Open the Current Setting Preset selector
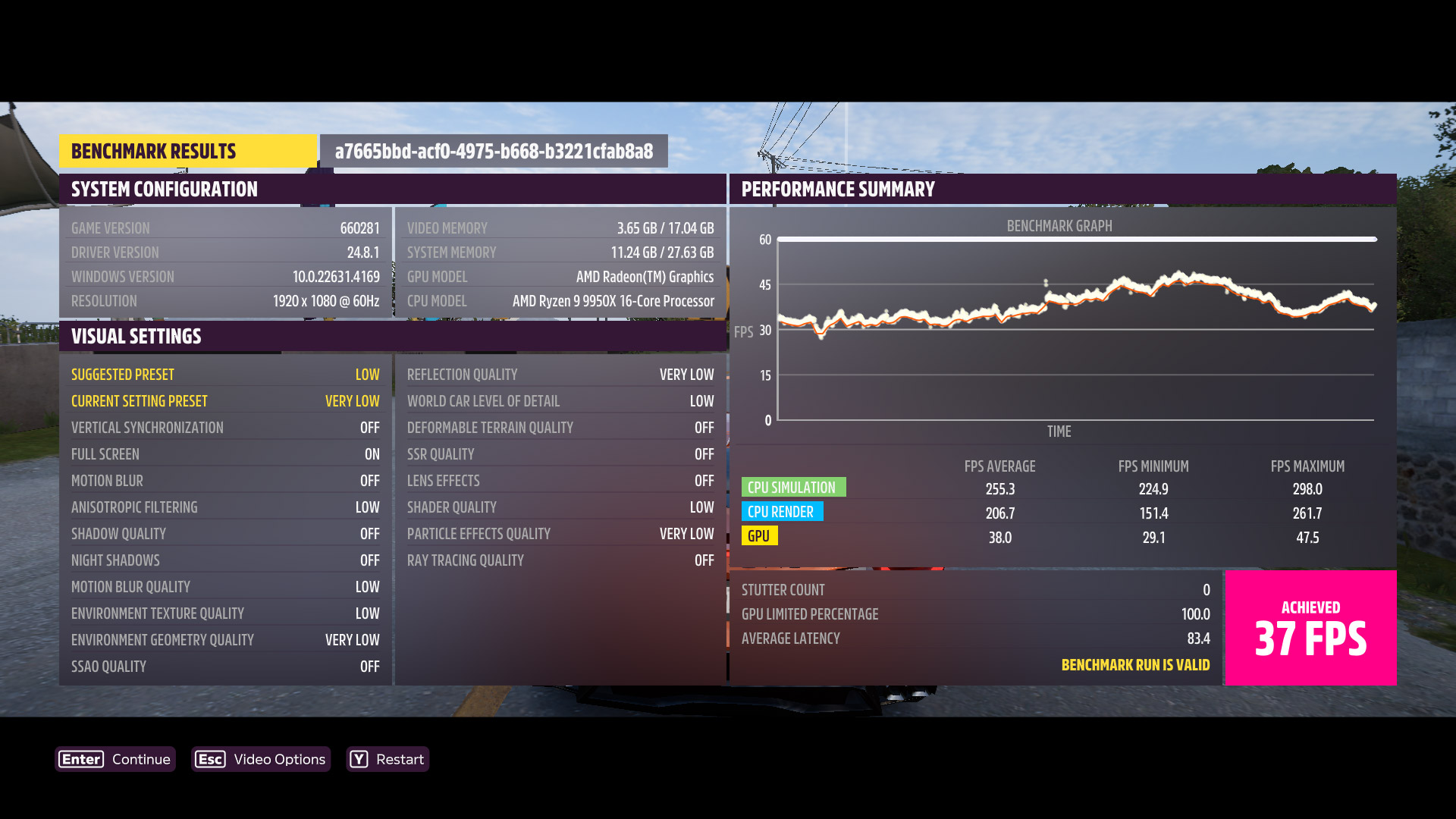The image size is (1456, 819). pyautogui.click(x=225, y=400)
